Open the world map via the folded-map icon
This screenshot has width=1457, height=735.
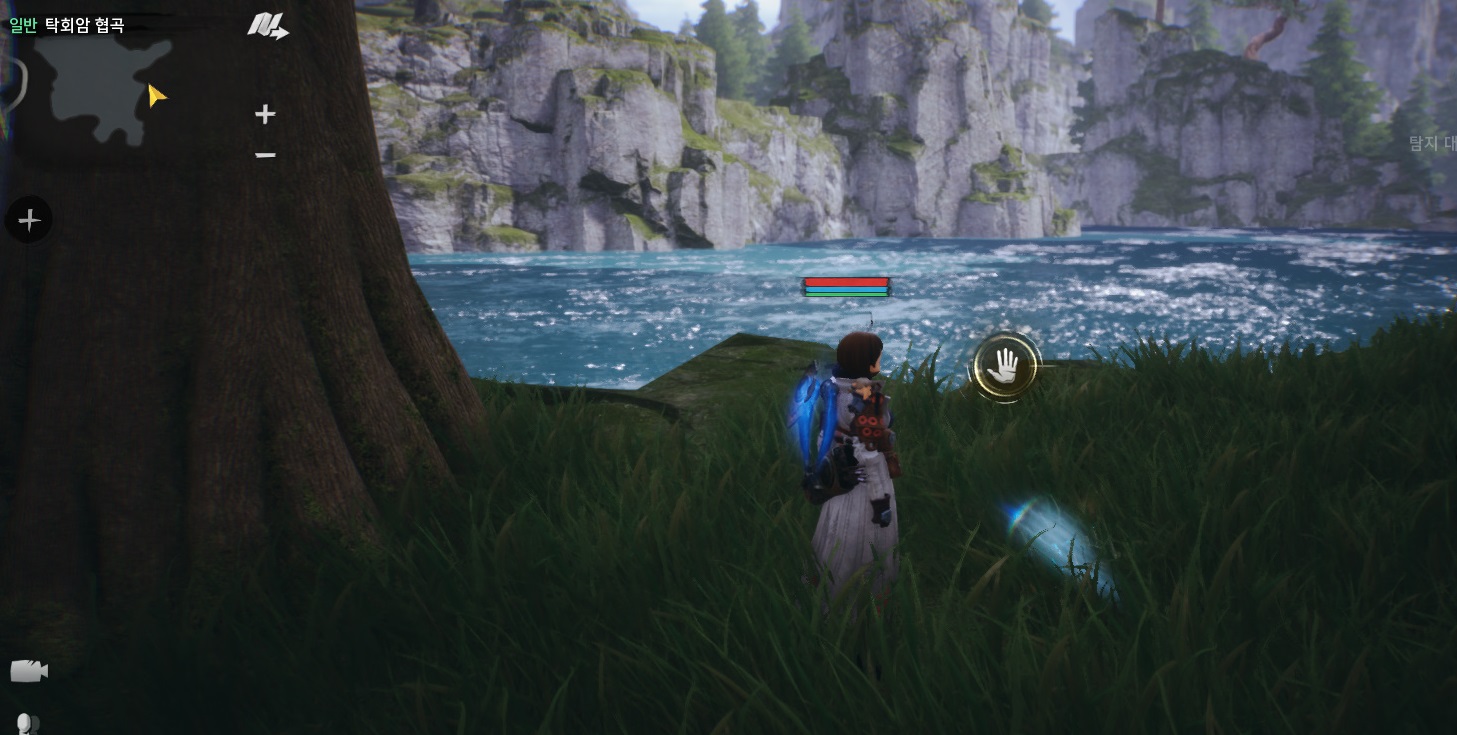(267, 26)
